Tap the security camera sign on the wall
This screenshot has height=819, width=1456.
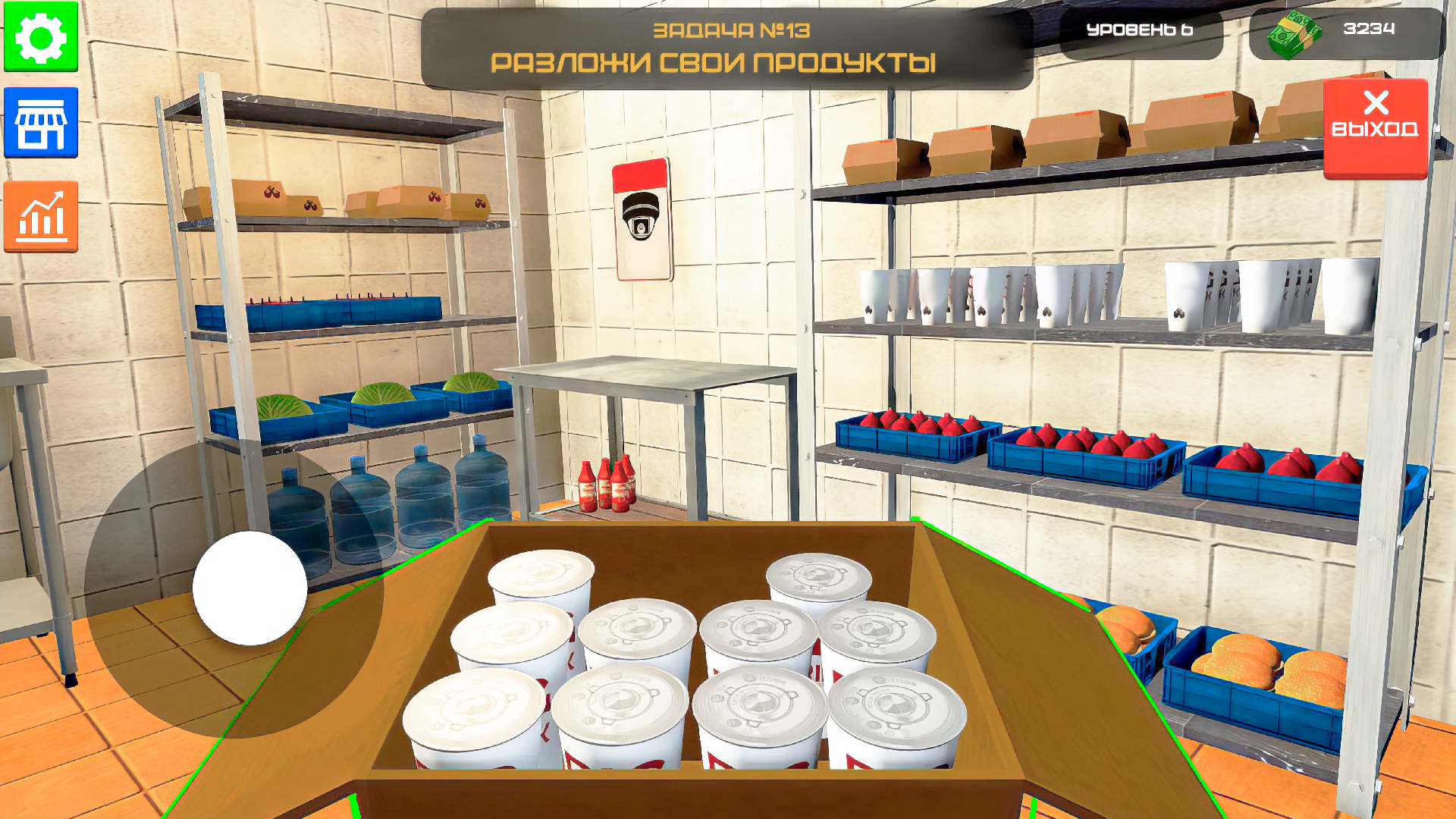pyautogui.click(x=642, y=218)
